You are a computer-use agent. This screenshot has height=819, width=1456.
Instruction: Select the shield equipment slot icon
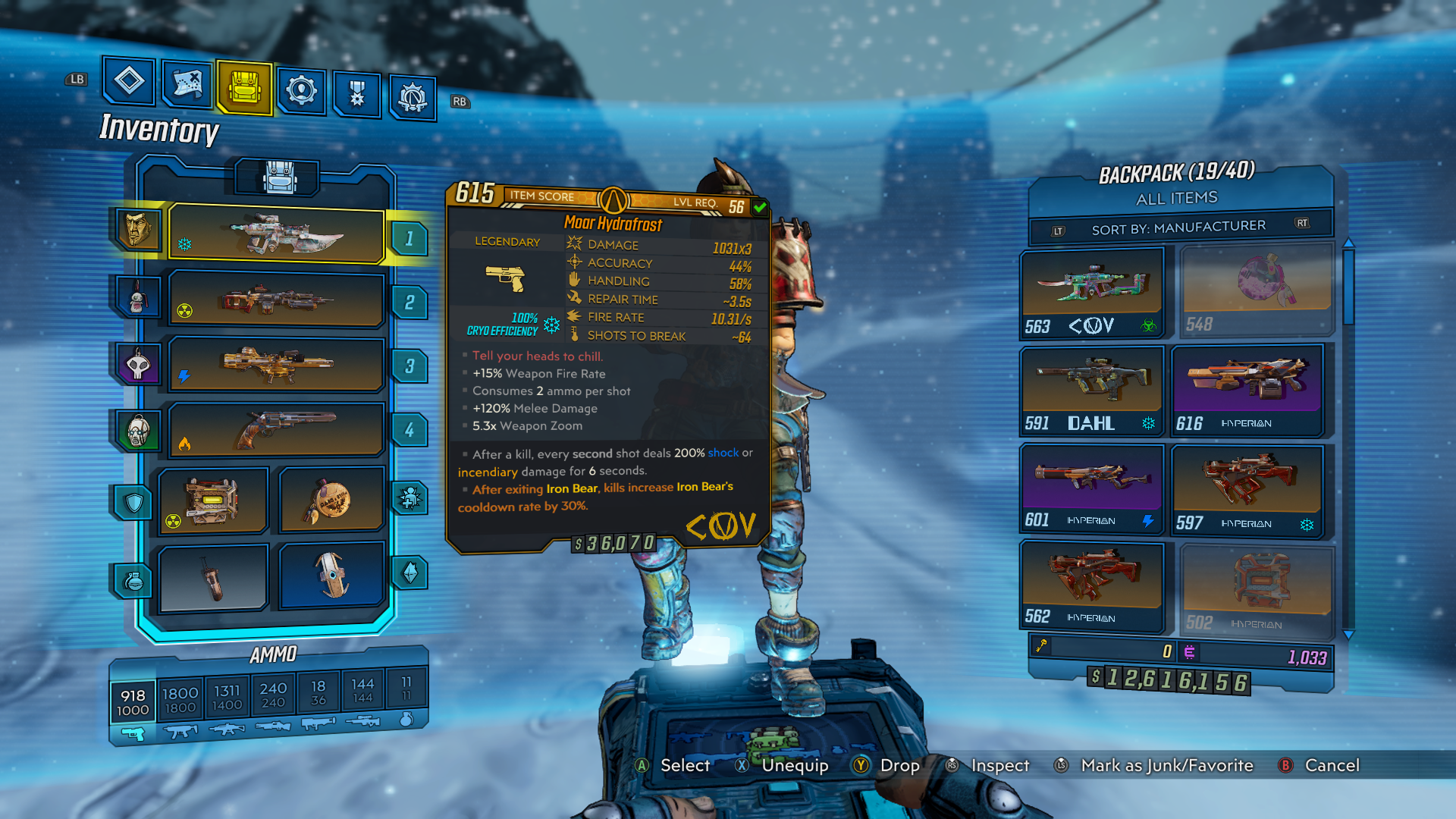(x=133, y=501)
